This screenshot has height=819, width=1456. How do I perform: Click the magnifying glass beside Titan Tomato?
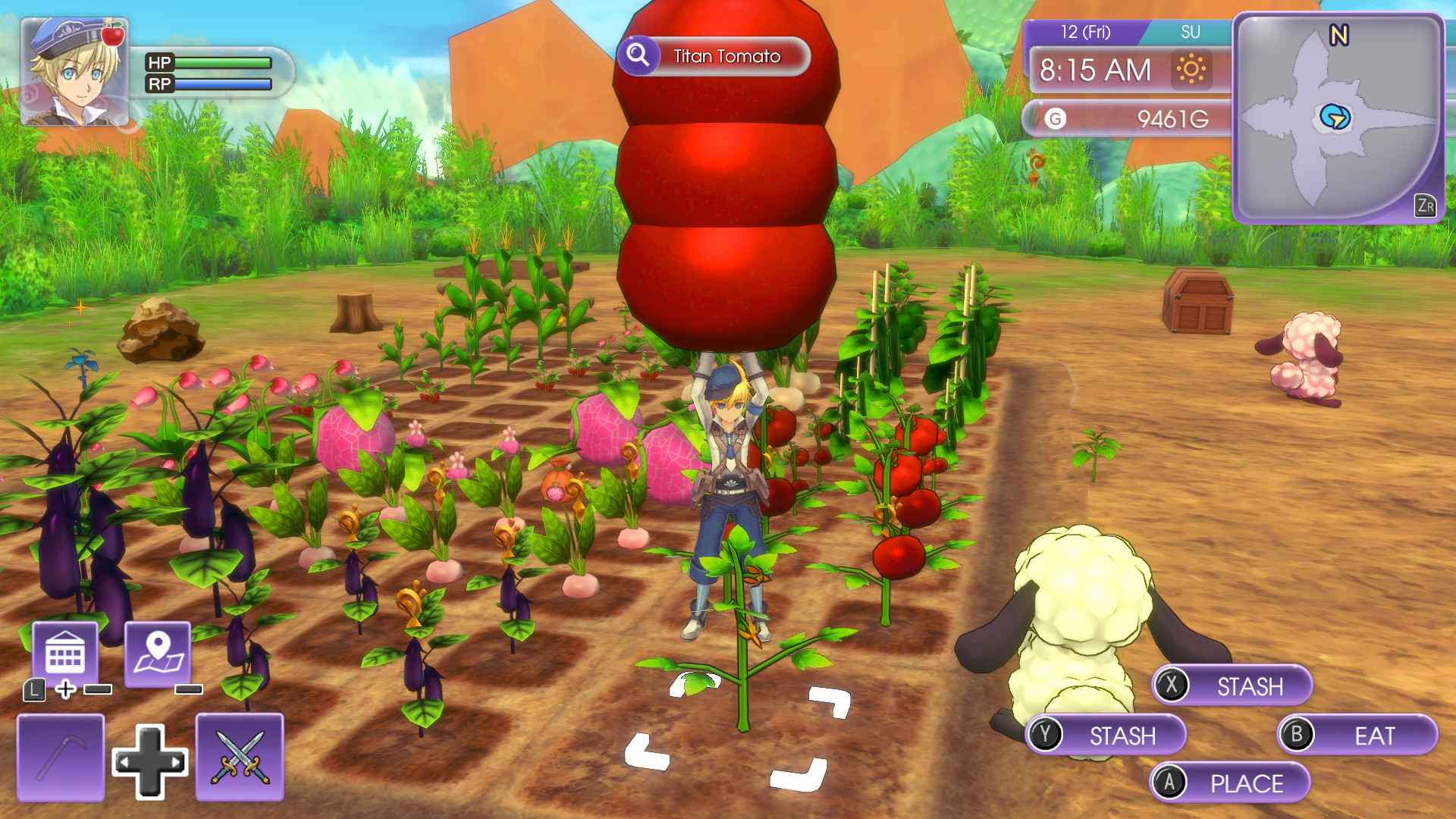[639, 55]
